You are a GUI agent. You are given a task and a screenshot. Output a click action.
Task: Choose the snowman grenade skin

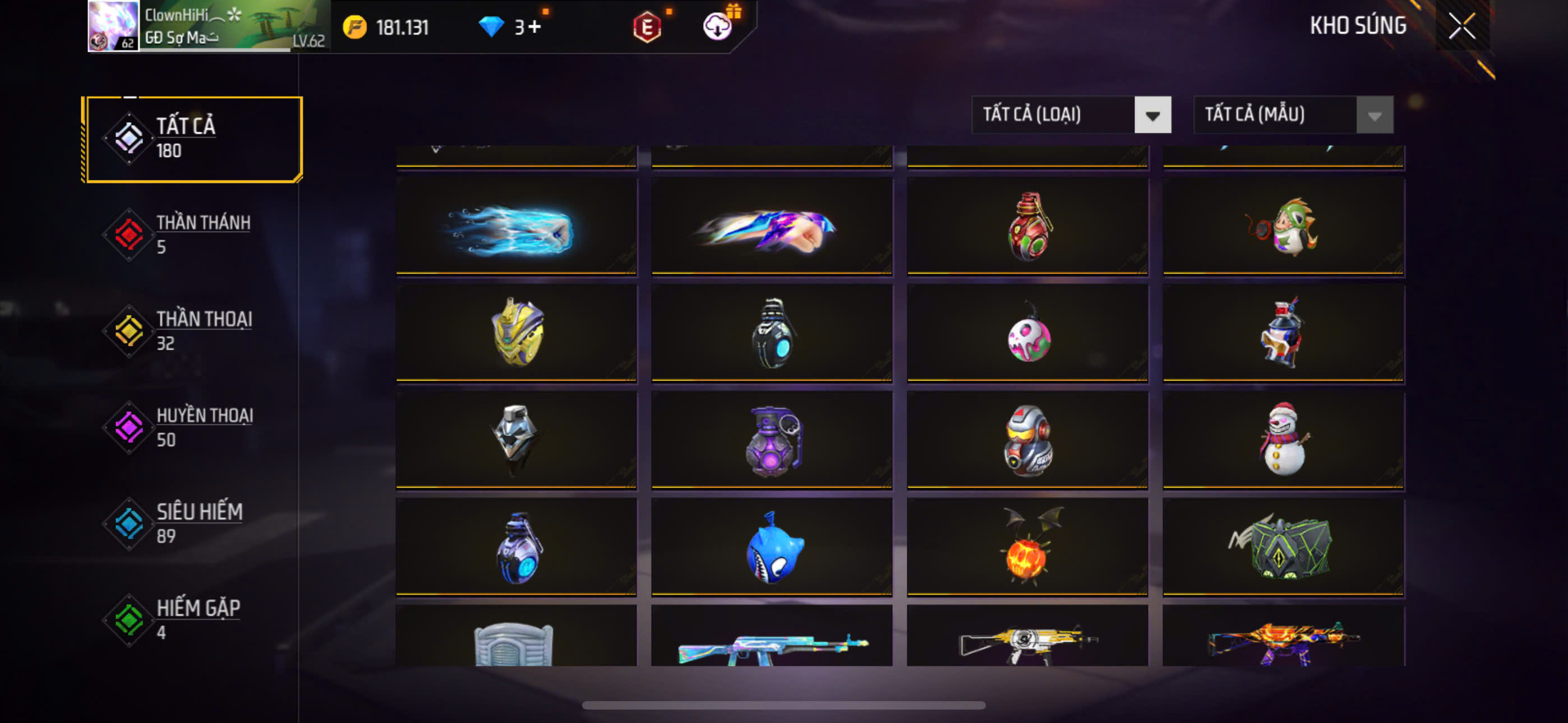(1283, 439)
